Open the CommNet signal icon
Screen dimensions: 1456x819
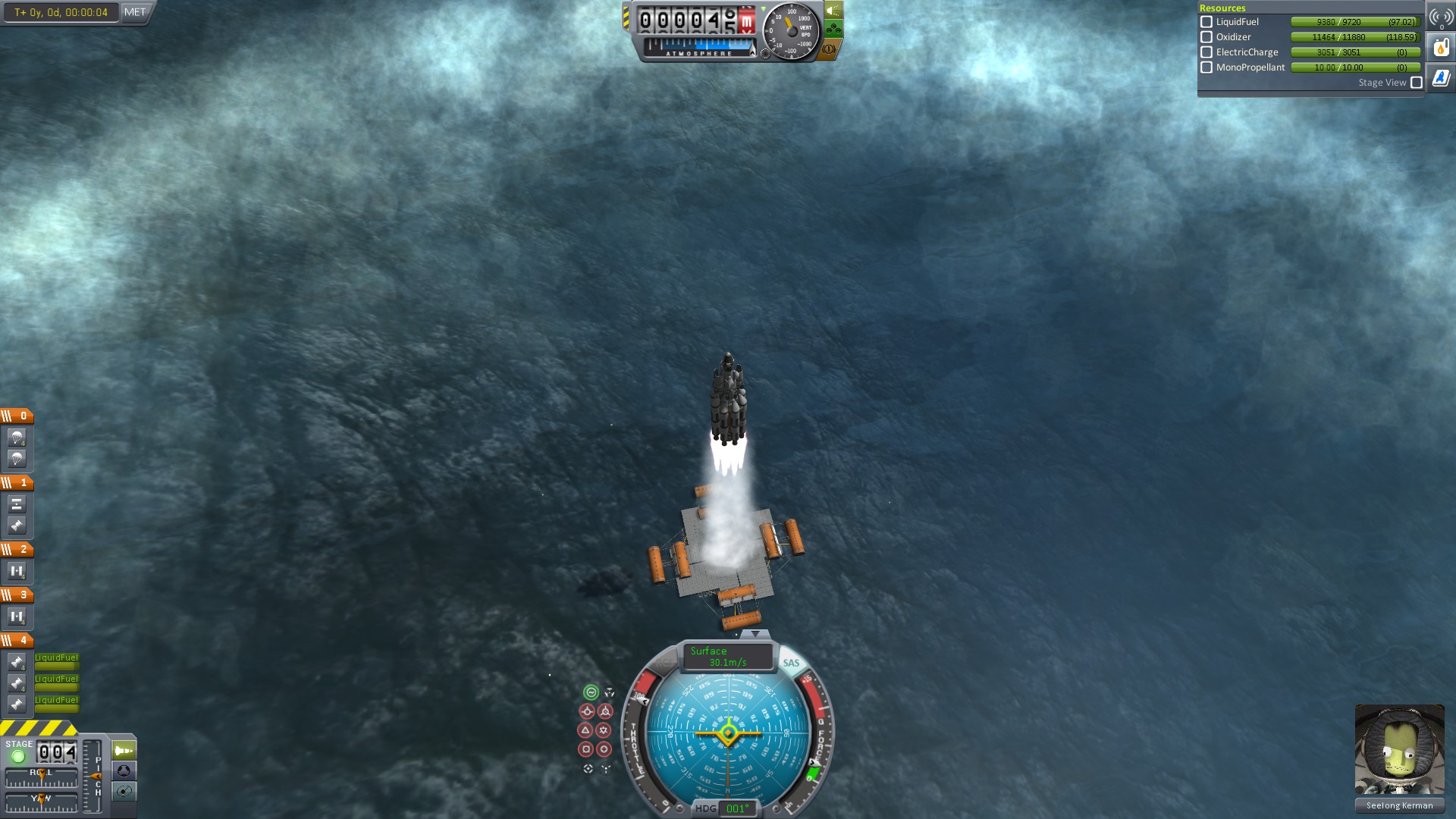point(1441,17)
